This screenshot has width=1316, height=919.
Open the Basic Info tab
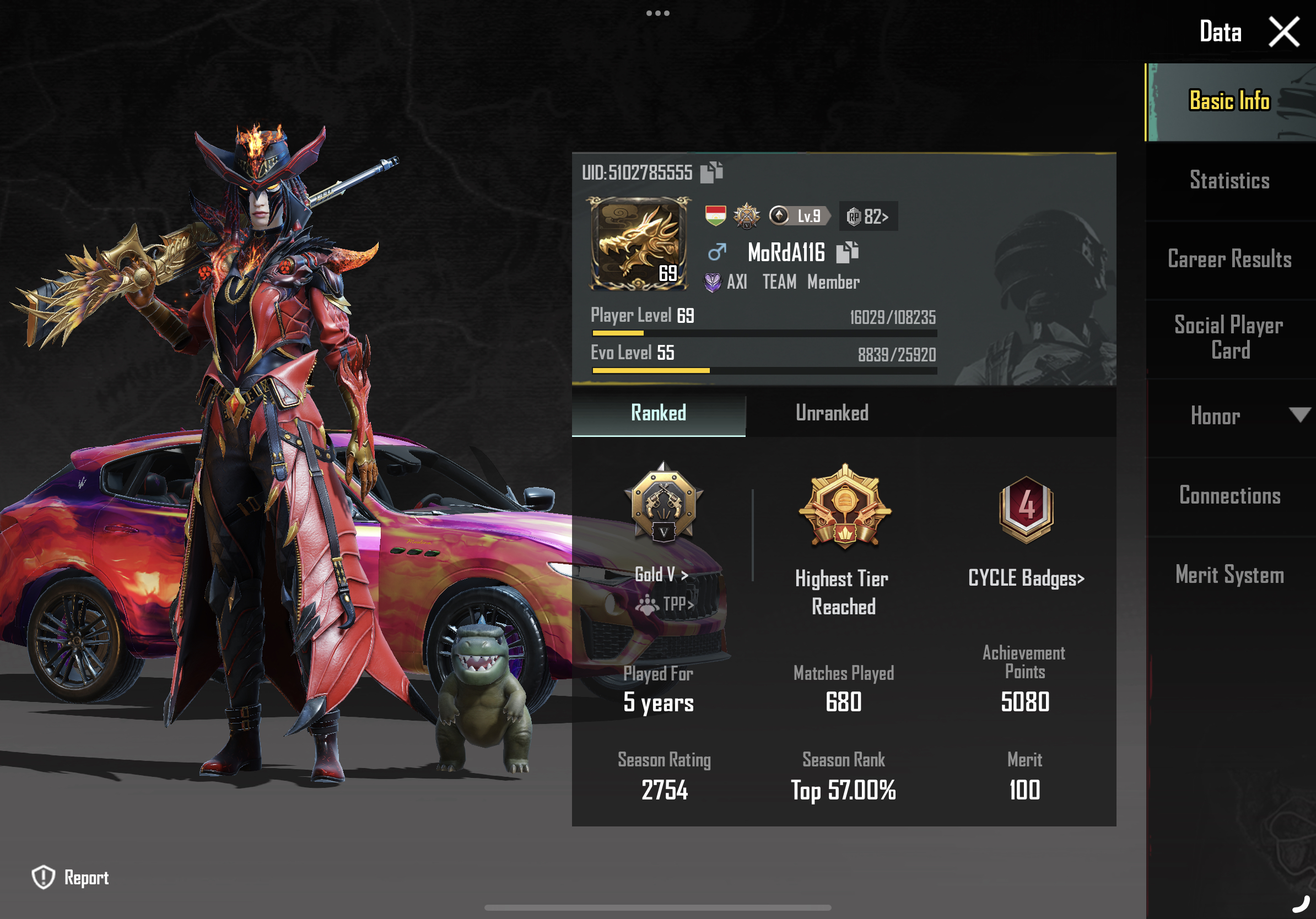tap(1229, 101)
